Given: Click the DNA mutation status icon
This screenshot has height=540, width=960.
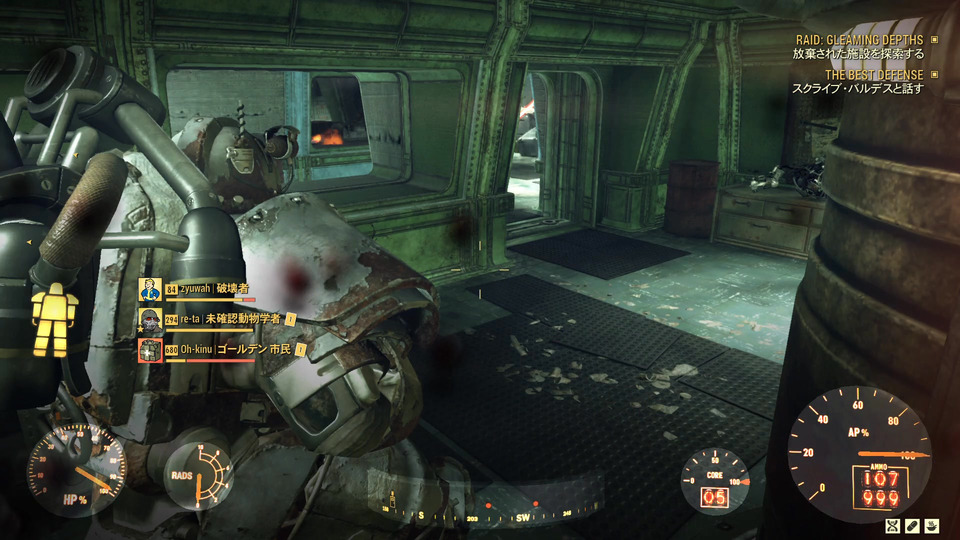Looking at the screenshot, I should tap(892, 524).
